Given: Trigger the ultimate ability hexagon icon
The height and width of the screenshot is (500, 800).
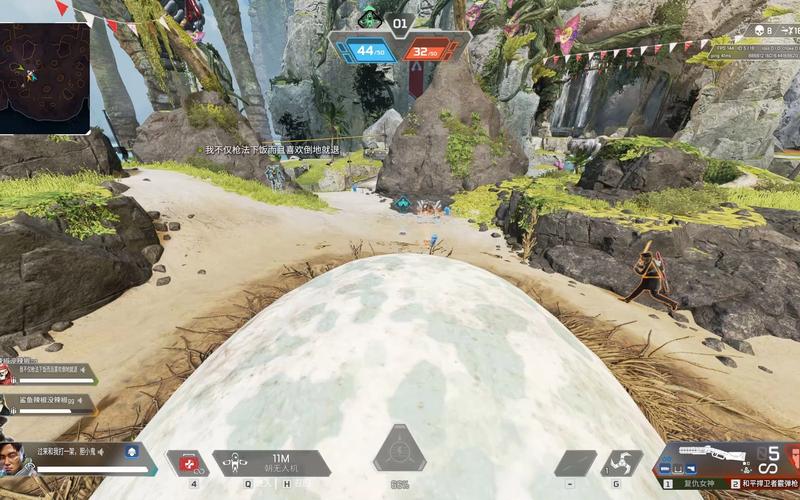Looking at the screenshot, I should 400,457.
